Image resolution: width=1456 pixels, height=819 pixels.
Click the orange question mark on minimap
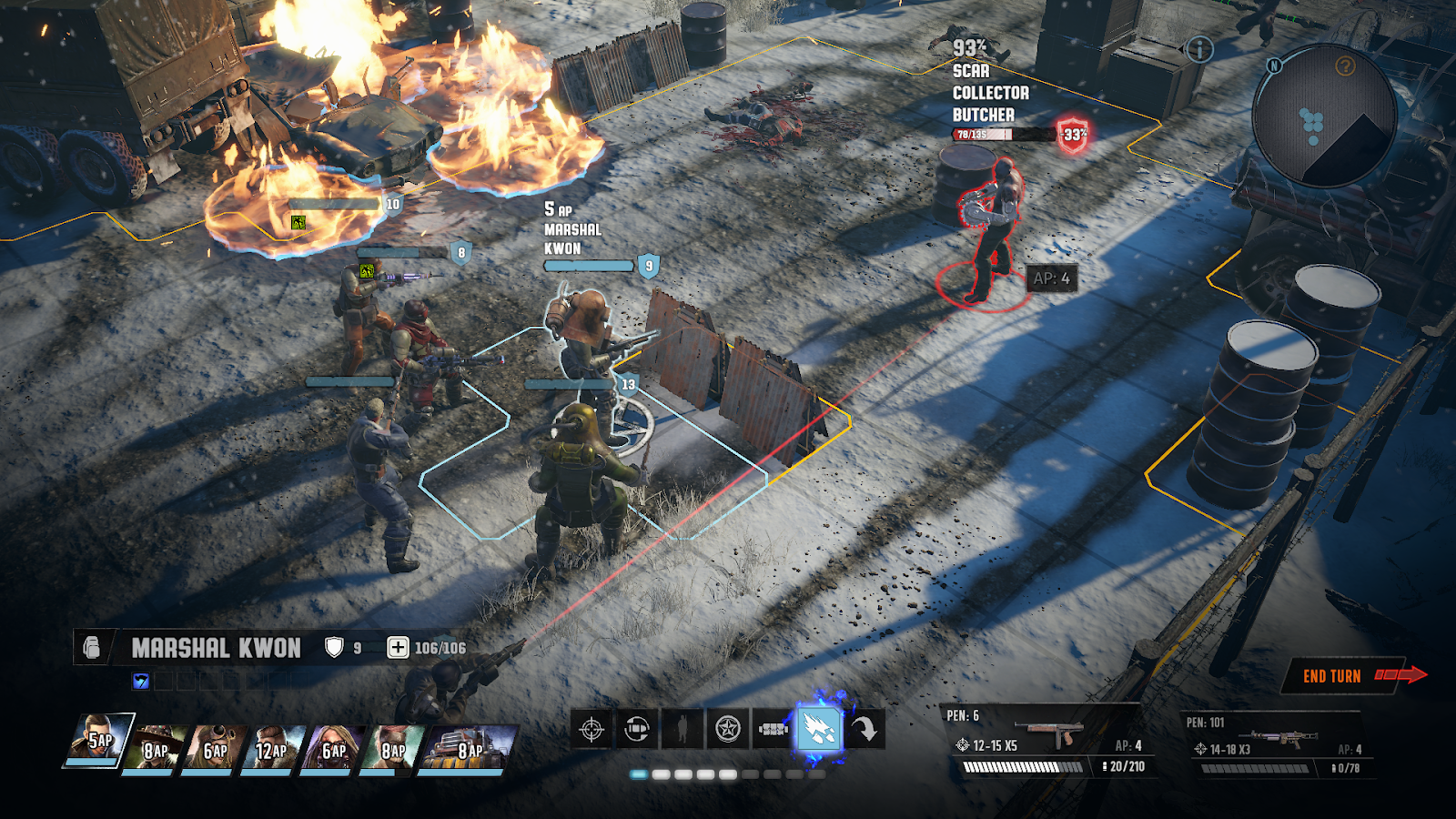(1345, 66)
